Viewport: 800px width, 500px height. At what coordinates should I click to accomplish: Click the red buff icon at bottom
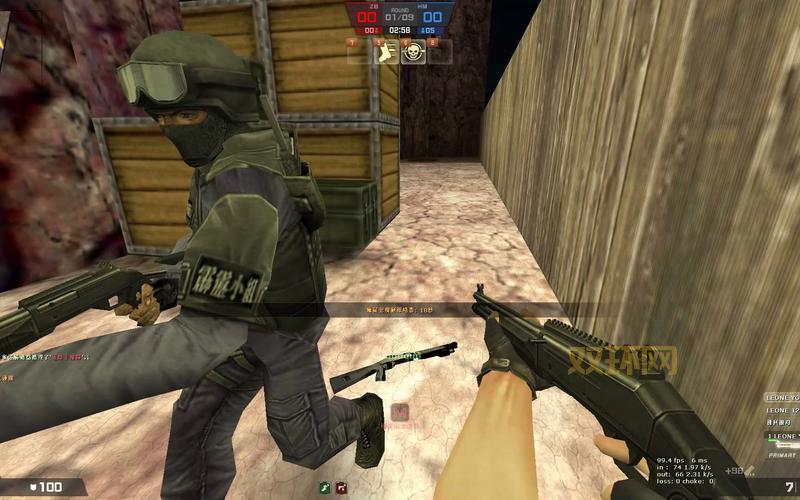[x=342, y=487]
